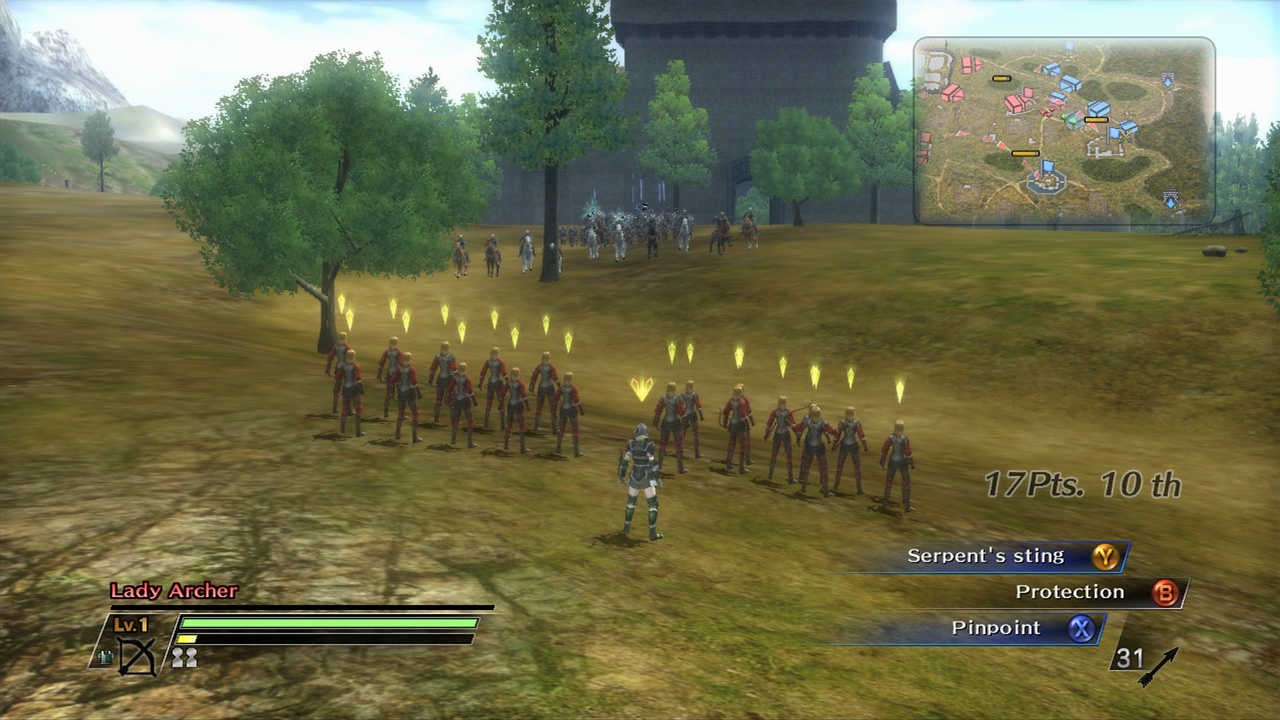Screen dimensions: 1280x720
Task: Click the squad member count icons under the morale bar
Action: pyautogui.click(x=183, y=658)
